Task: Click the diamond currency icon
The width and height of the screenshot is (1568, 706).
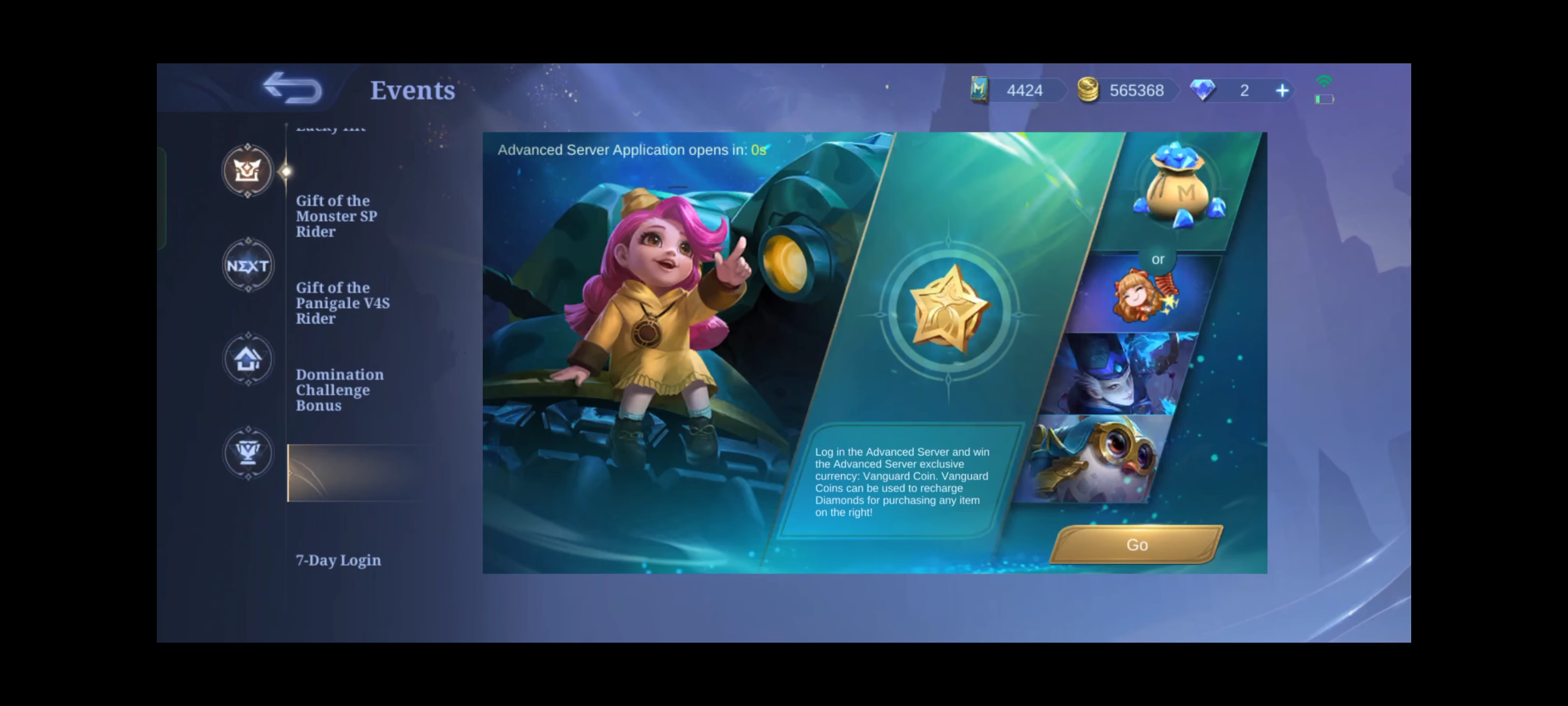Action: pos(1205,90)
